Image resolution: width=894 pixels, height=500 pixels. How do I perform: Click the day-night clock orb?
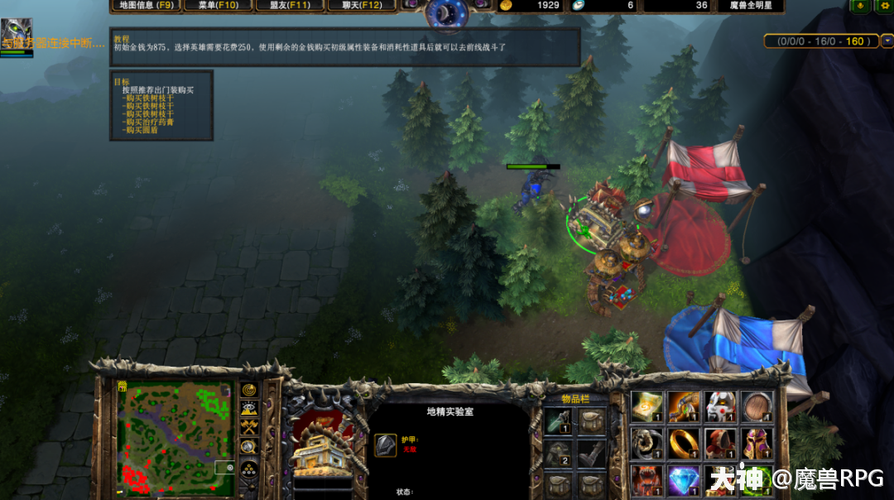click(447, 12)
